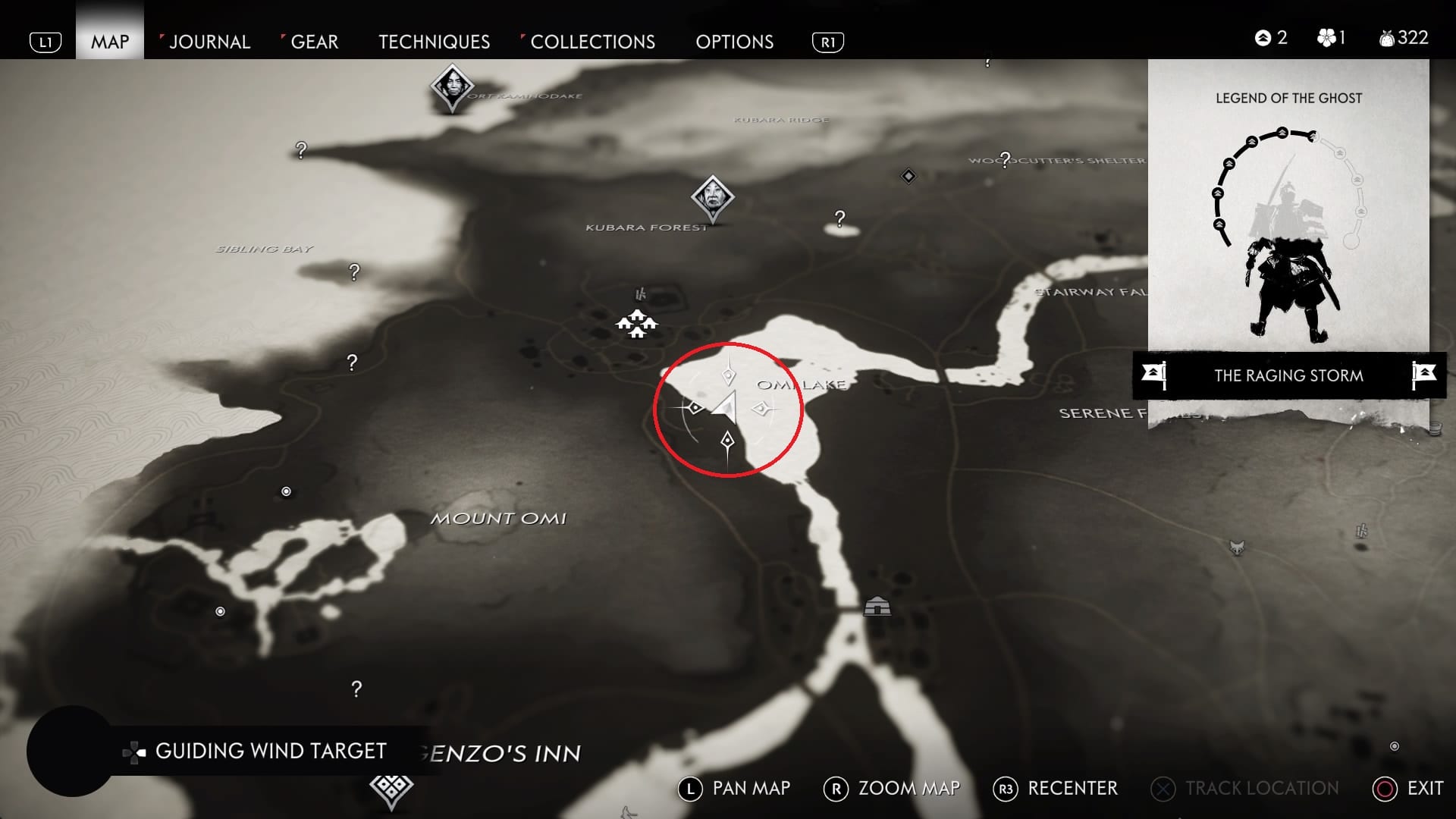The height and width of the screenshot is (819, 1456).
Task: Select the small diamond marker near Kubara Ridge
Action: pos(908,176)
